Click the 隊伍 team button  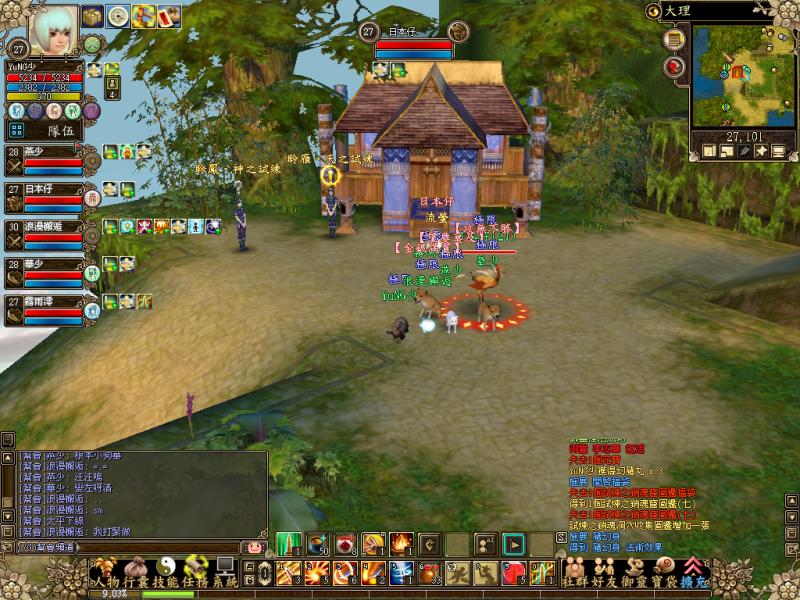pyautogui.click(x=60, y=130)
